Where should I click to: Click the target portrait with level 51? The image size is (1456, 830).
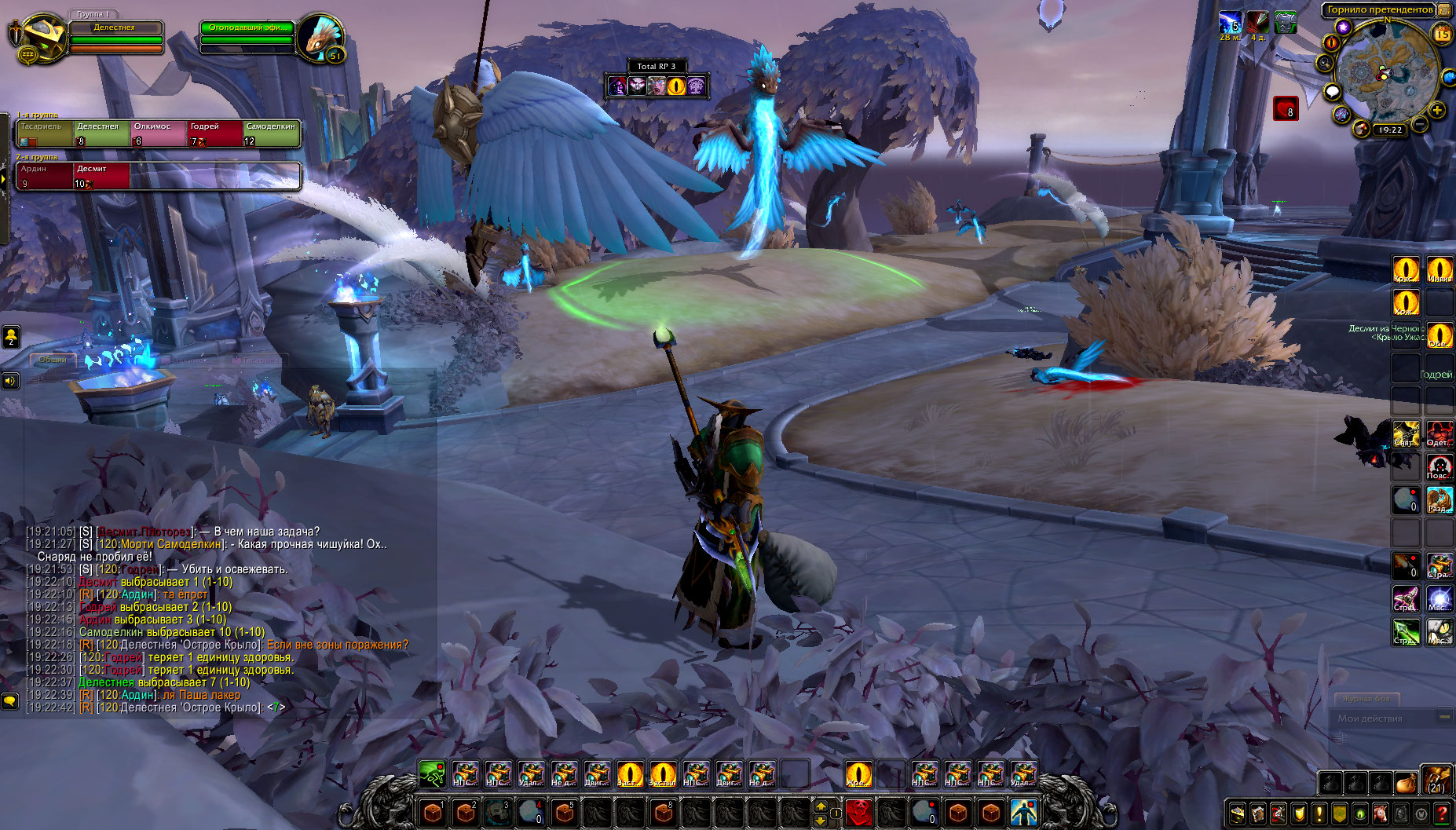(320, 37)
